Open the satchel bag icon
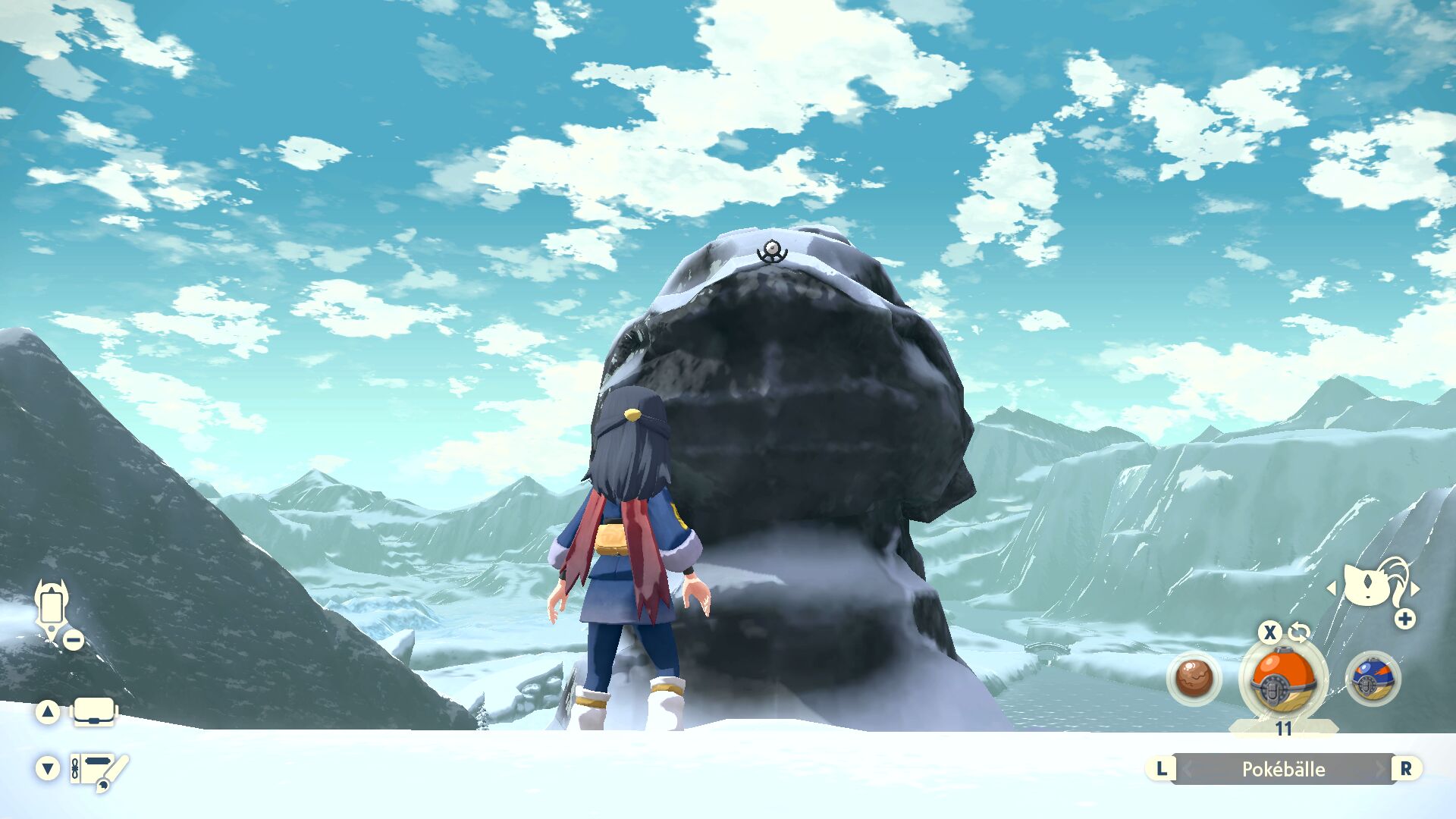The width and height of the screenshot is (1456, 819). pyautogui.click(x=94, y=712)
